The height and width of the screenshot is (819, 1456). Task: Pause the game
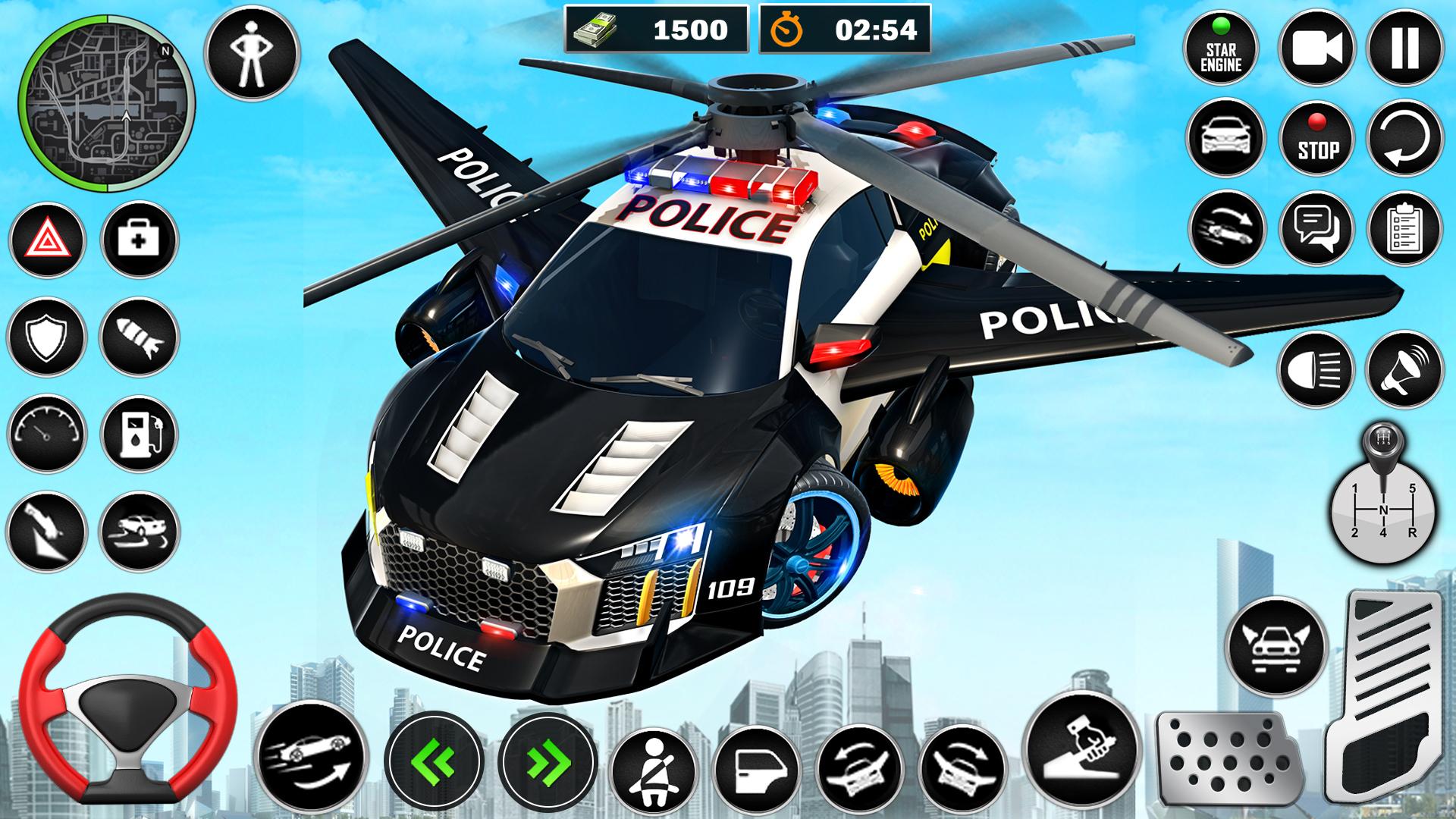(1404, 49)
